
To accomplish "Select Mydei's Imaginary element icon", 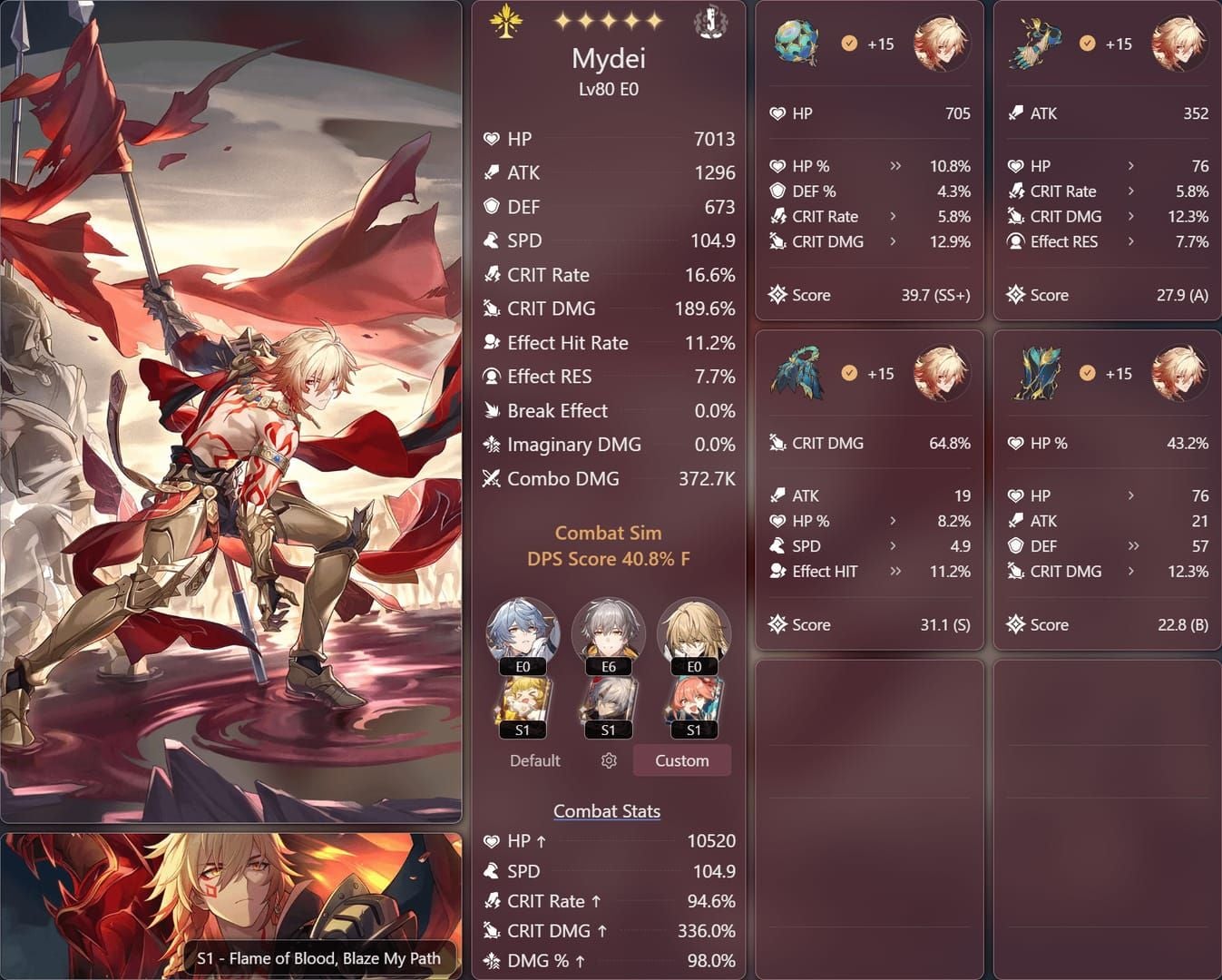I will click(711, 23).
